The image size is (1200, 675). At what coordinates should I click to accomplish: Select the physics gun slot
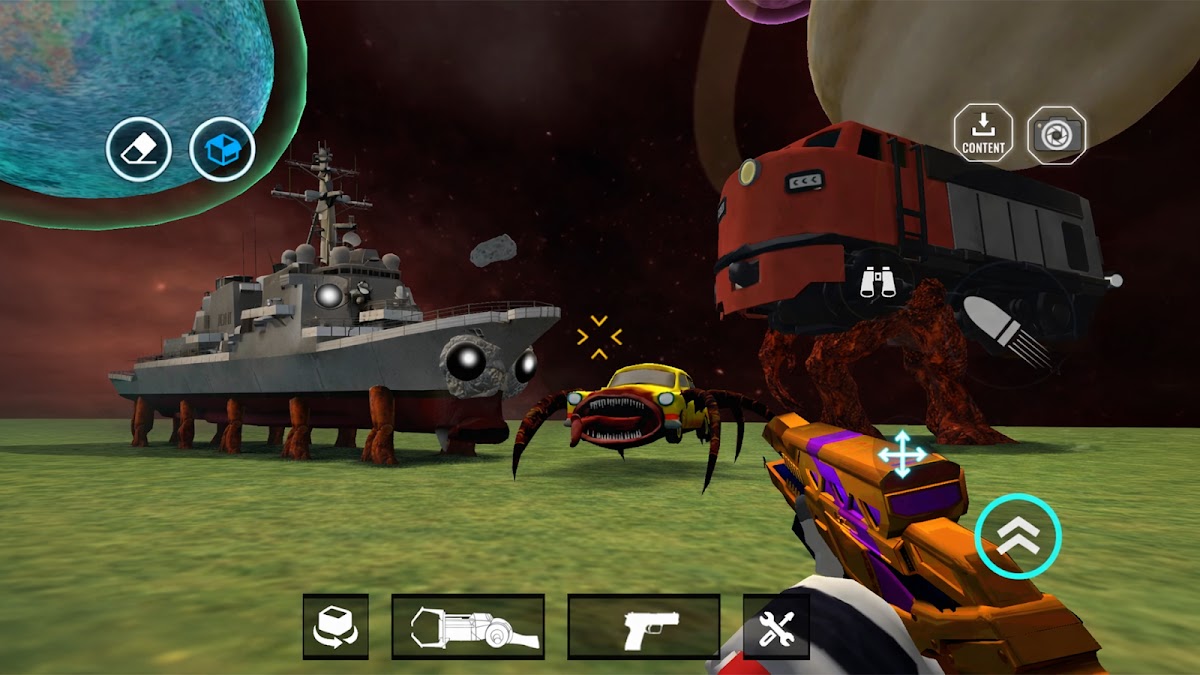coord(468,627)
